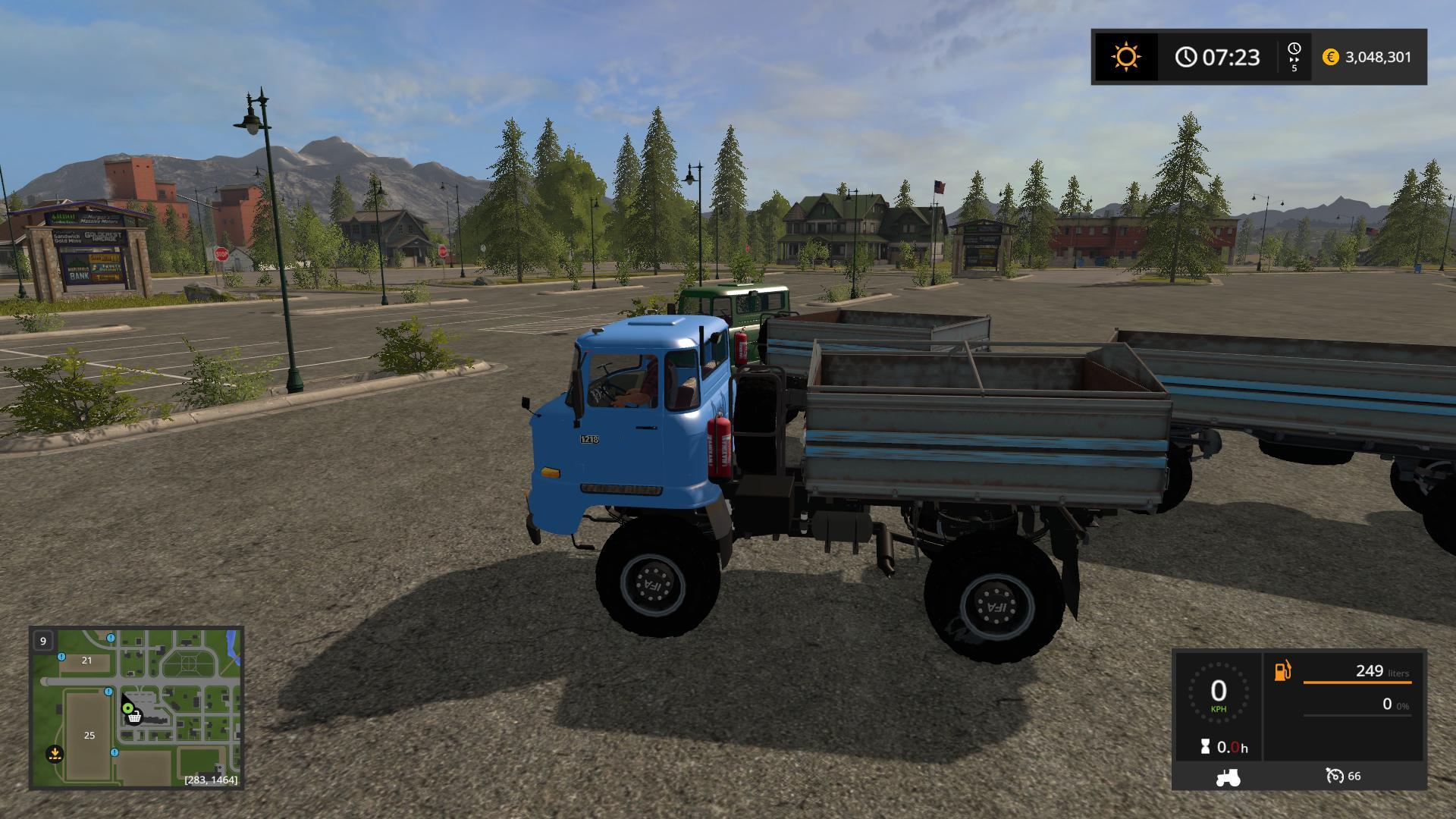The width and height of the screenshot is (1456, 819).
Task: Click the tractor vehicle icon
Action: (1227, 777)
